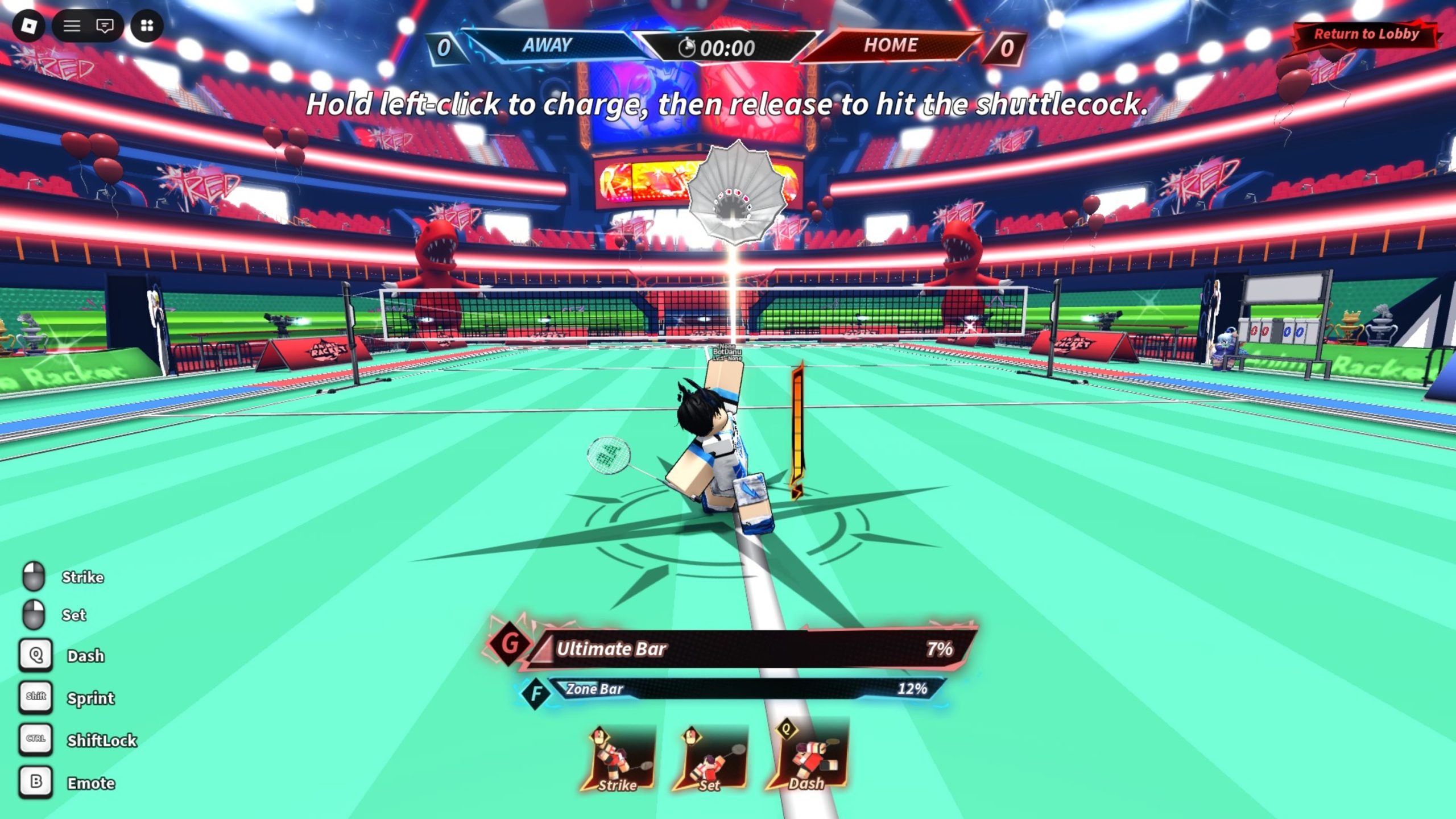Open the hamburger list menu
This screenshot has height=819, width=1456.
pos(72,26)
